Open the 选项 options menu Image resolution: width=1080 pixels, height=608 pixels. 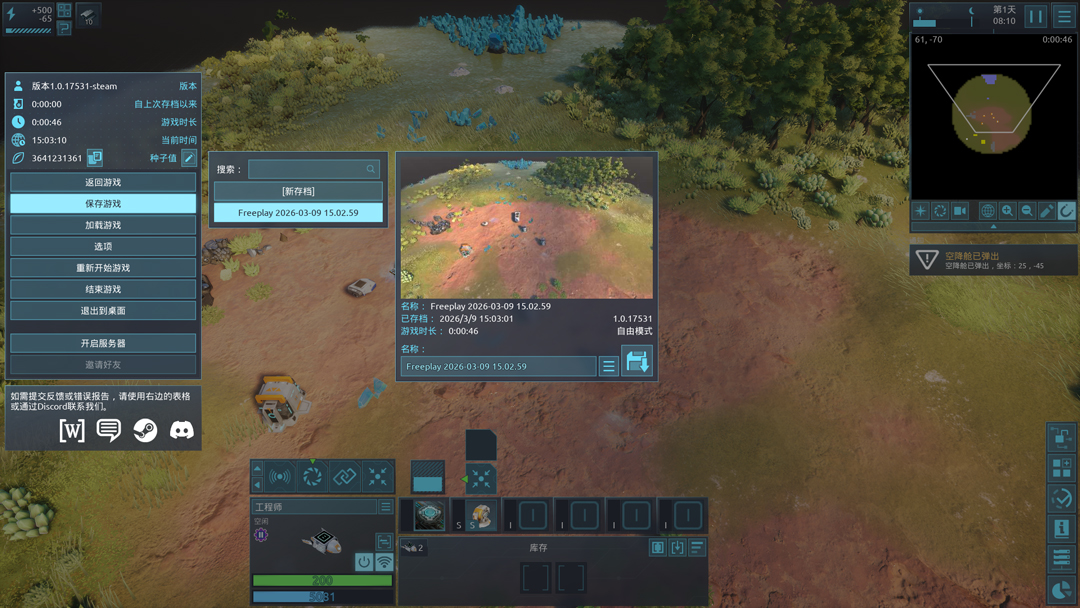(103, 246)
